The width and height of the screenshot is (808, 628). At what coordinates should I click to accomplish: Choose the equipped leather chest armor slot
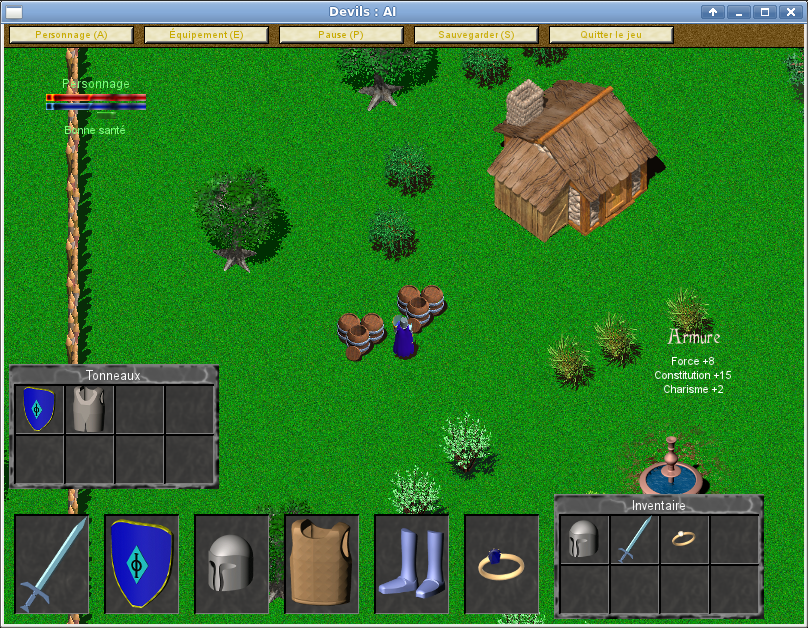click(x=321, y=564)
